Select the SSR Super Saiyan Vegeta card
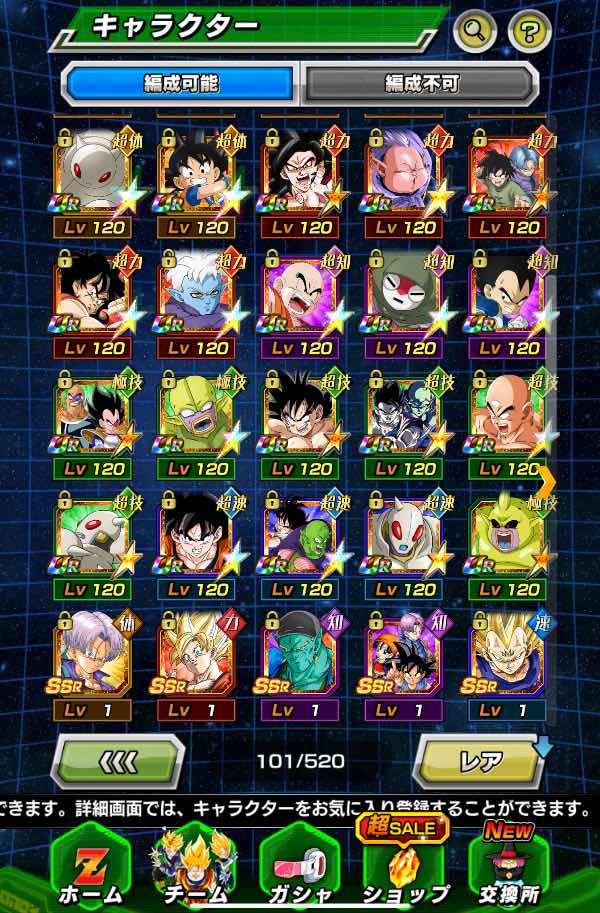This screenshot has height=913, width=600. [508, 657]
